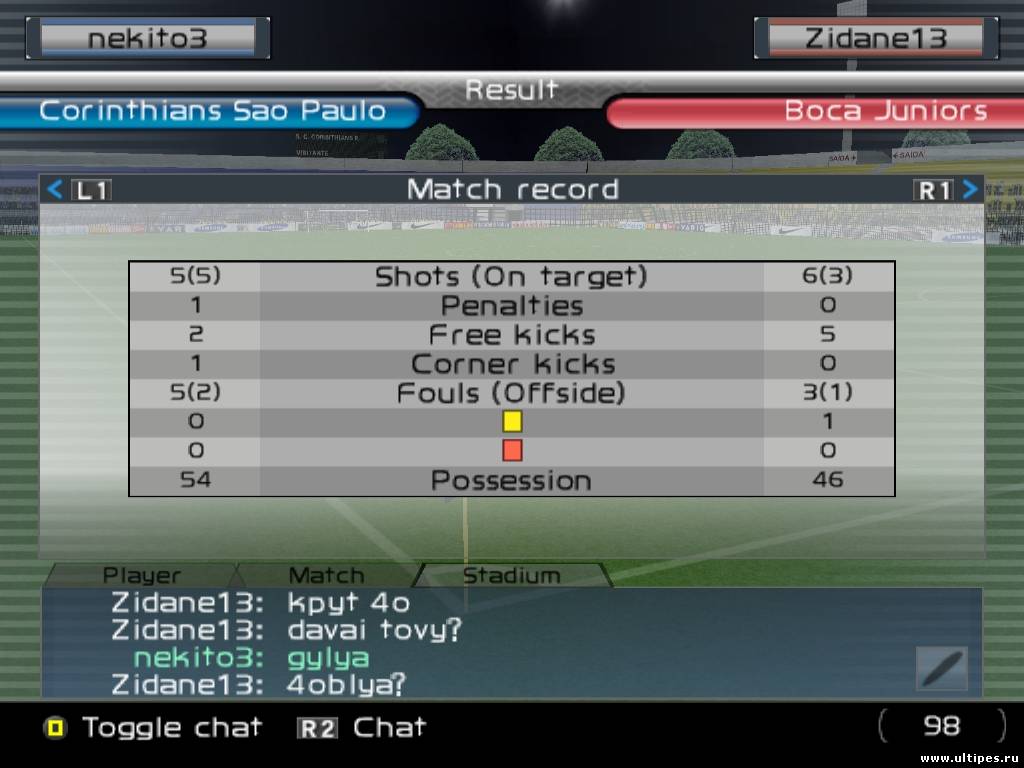Go to previous page with left blue arrow

[56, 189]
